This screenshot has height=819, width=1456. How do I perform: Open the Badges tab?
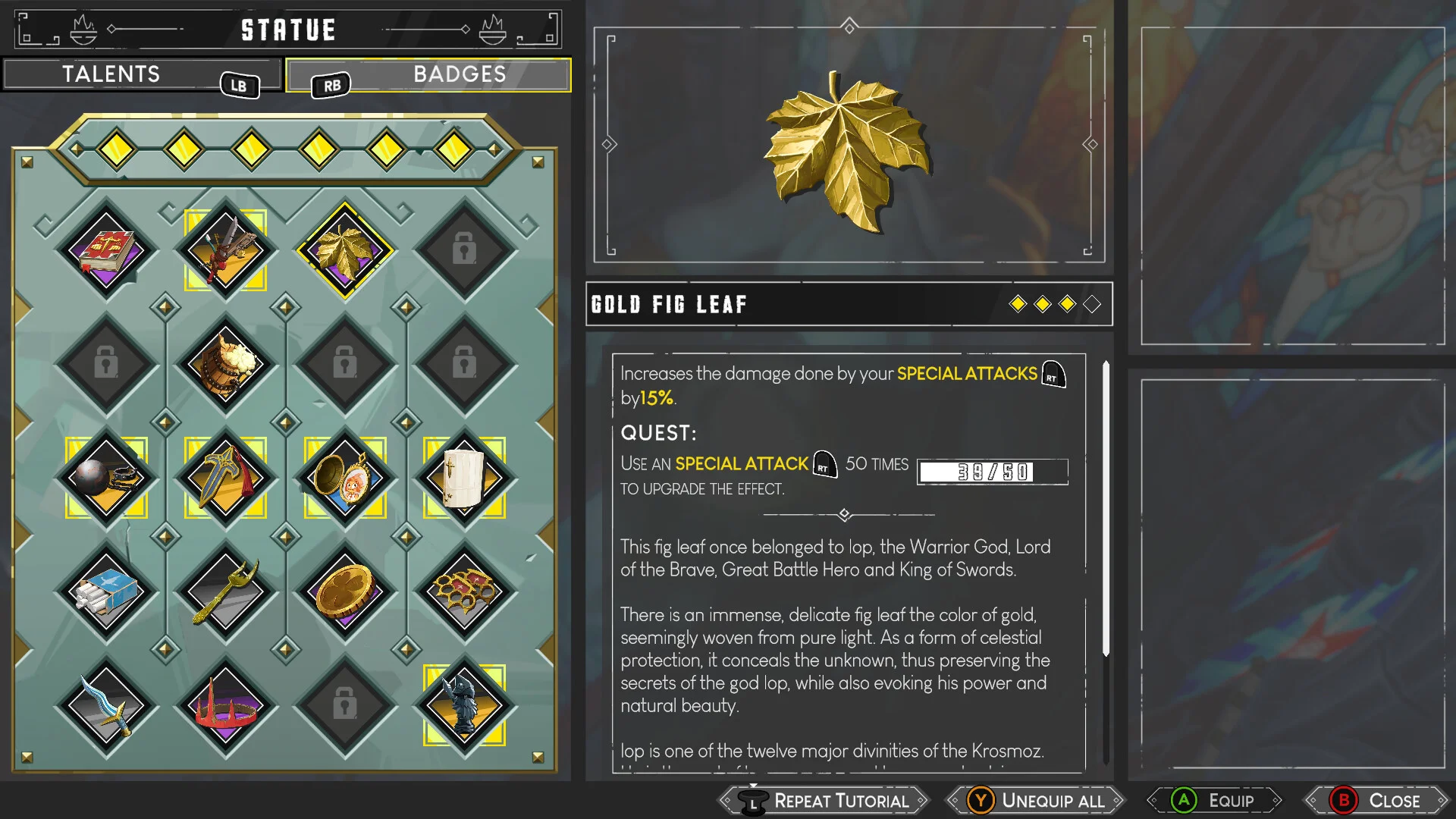[x=459, y=74]
